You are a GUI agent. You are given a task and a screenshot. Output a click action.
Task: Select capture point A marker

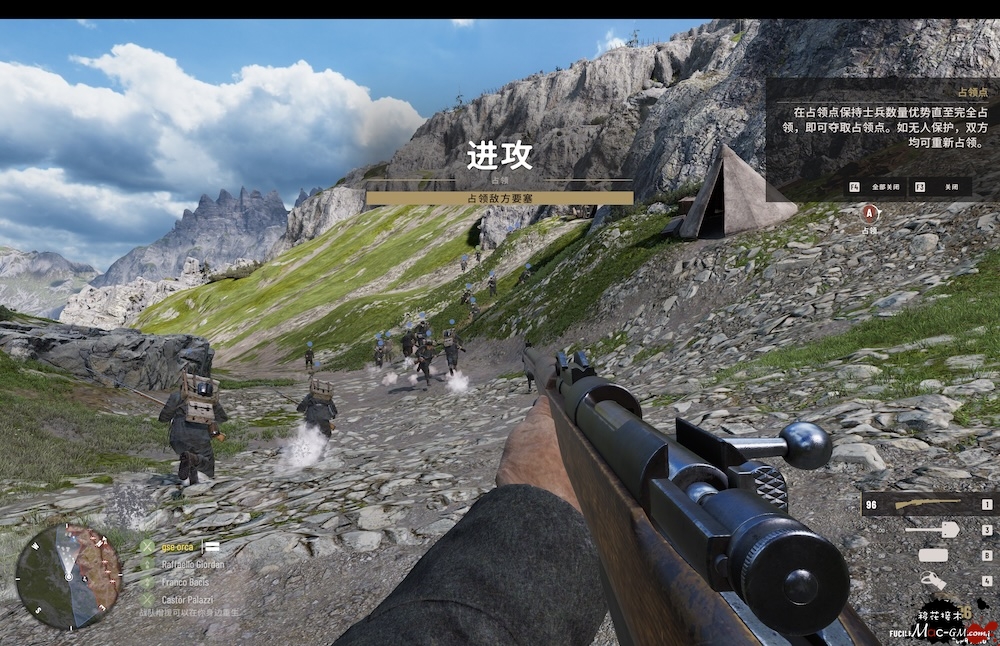[x=870, y=212]
